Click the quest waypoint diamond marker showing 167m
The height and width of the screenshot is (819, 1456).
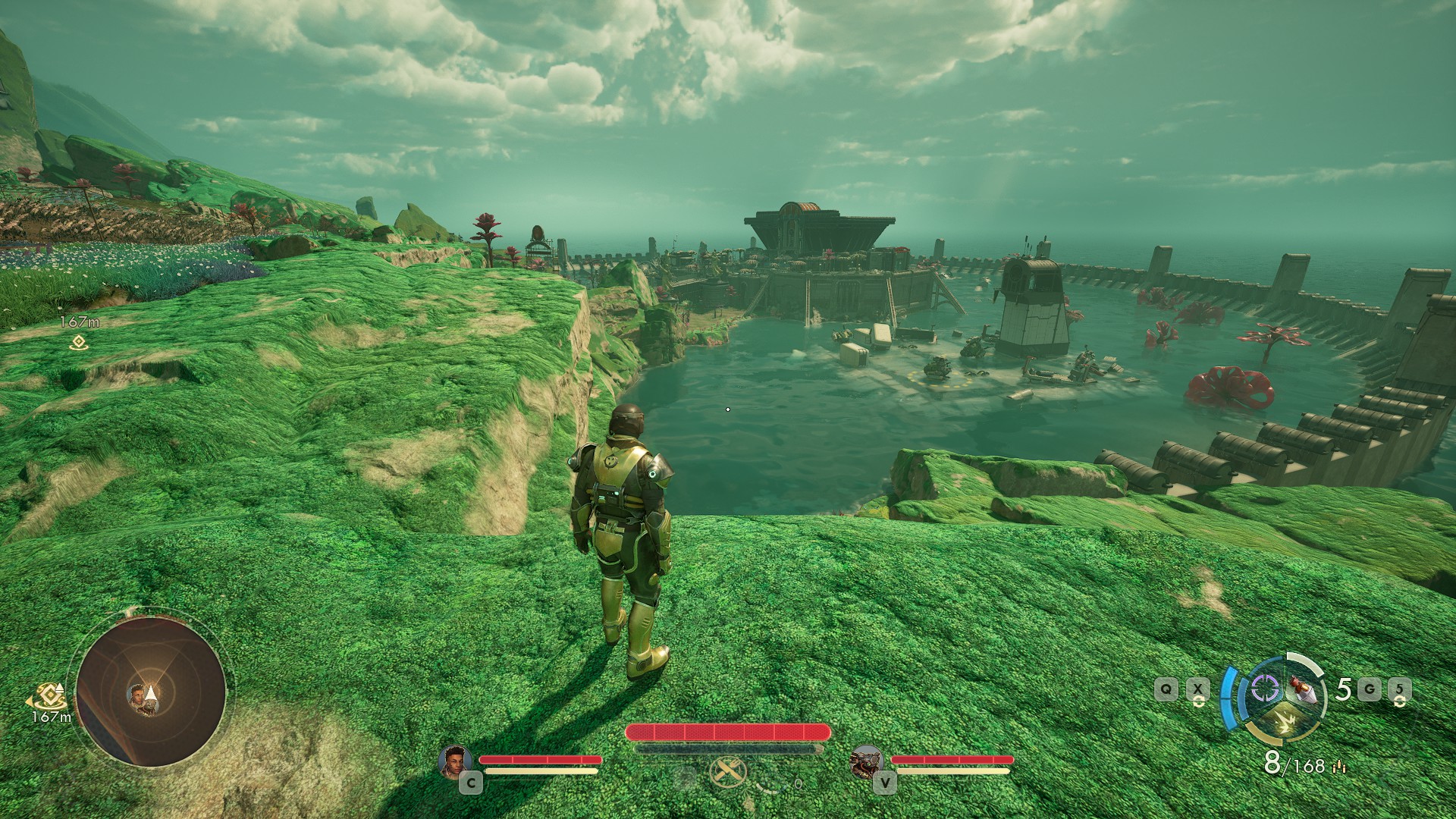(77, 343)
